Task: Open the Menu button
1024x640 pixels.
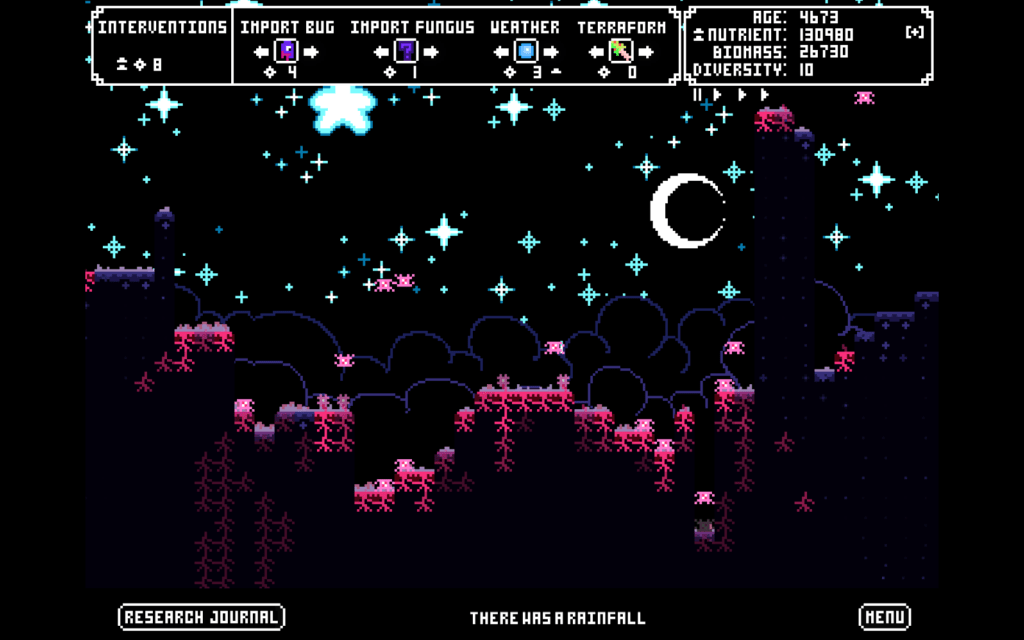Action: [x=884, y=617]
